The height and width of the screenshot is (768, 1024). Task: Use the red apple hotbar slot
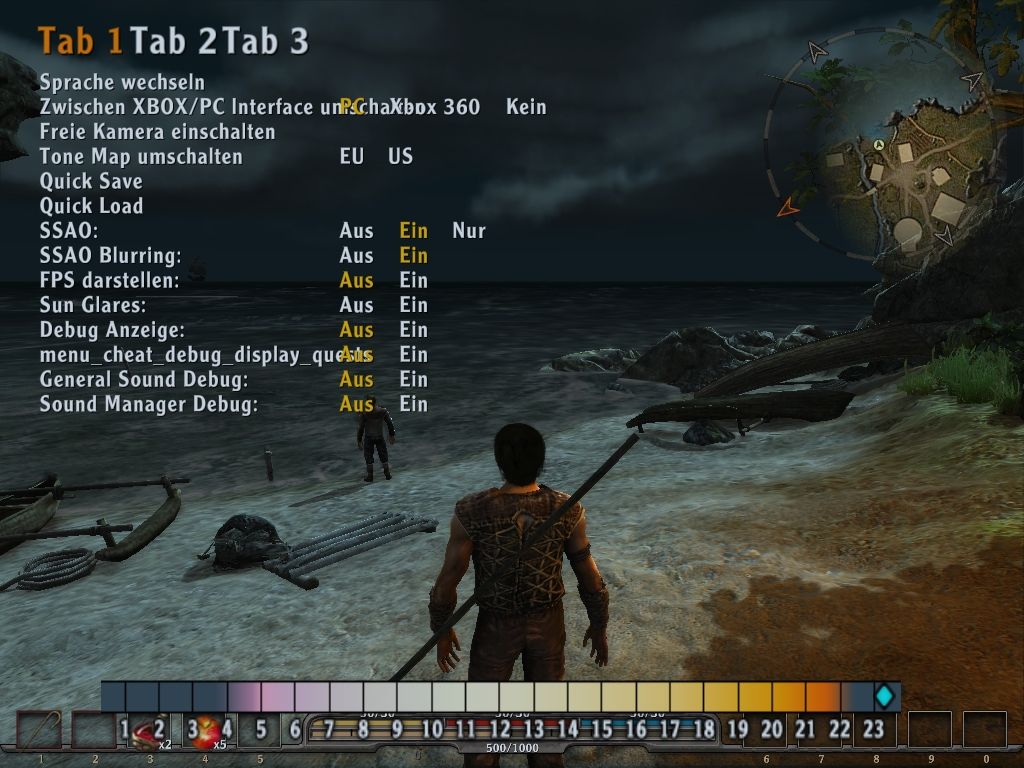click(x=207, y=732)
